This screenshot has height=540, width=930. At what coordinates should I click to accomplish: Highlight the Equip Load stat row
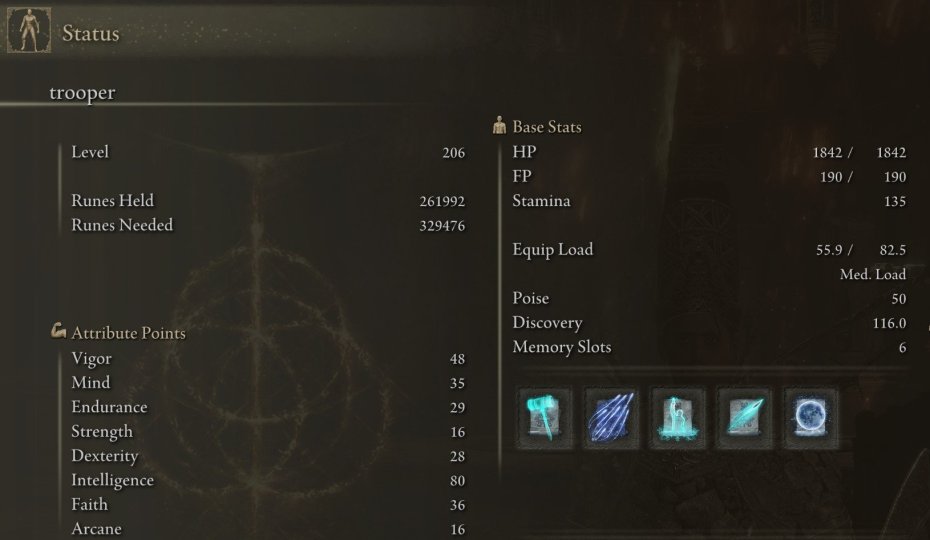(x=708, y=250)
